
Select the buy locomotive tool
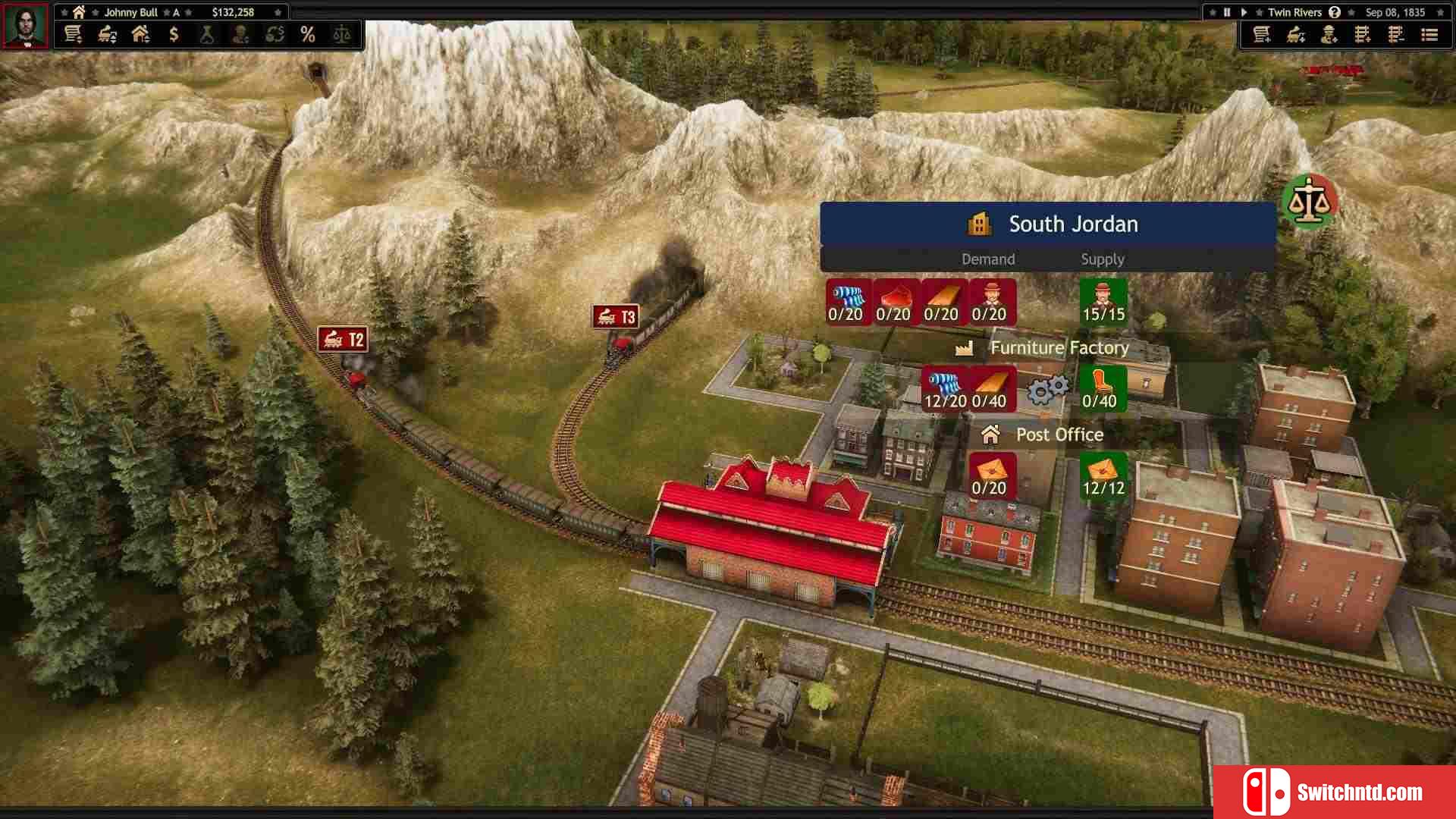tap(1296, 35)
